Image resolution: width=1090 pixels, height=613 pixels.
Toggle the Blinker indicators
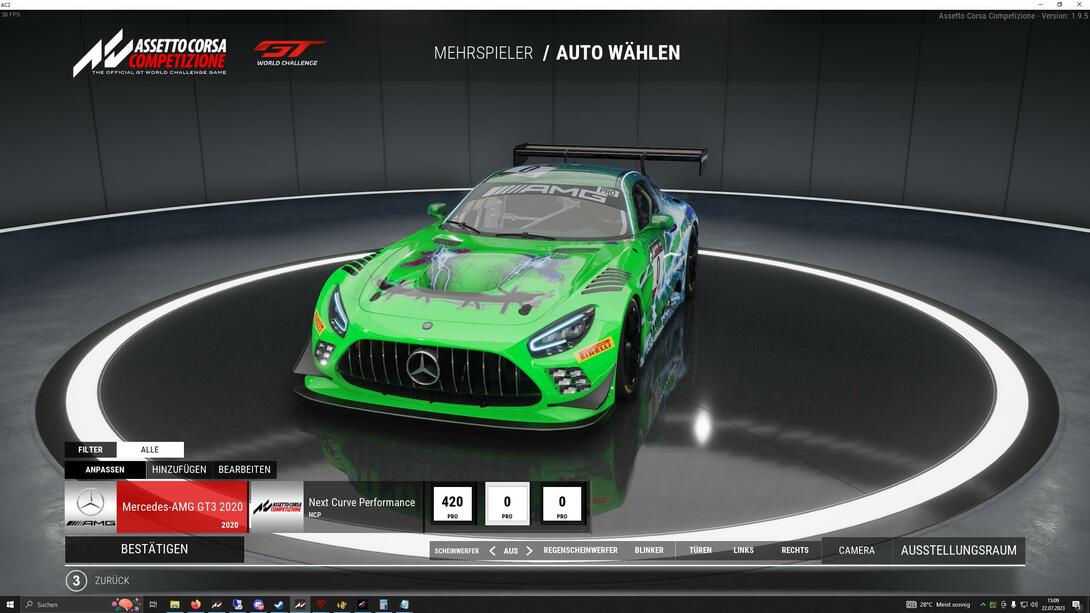click(x=649, y=551)
